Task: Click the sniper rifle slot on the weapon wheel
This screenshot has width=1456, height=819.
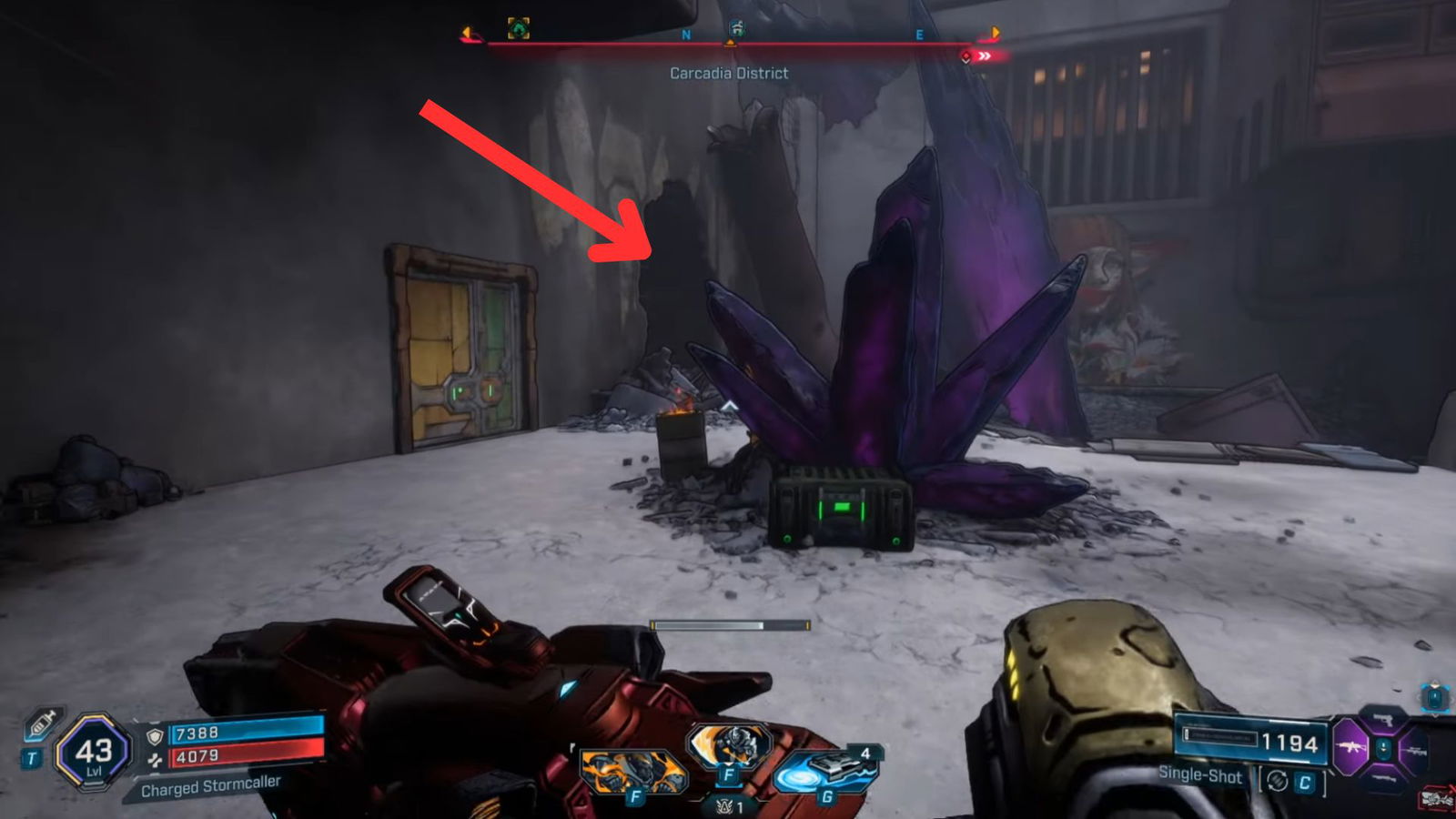Action: pyautogui.click(x=1416, y=751)
